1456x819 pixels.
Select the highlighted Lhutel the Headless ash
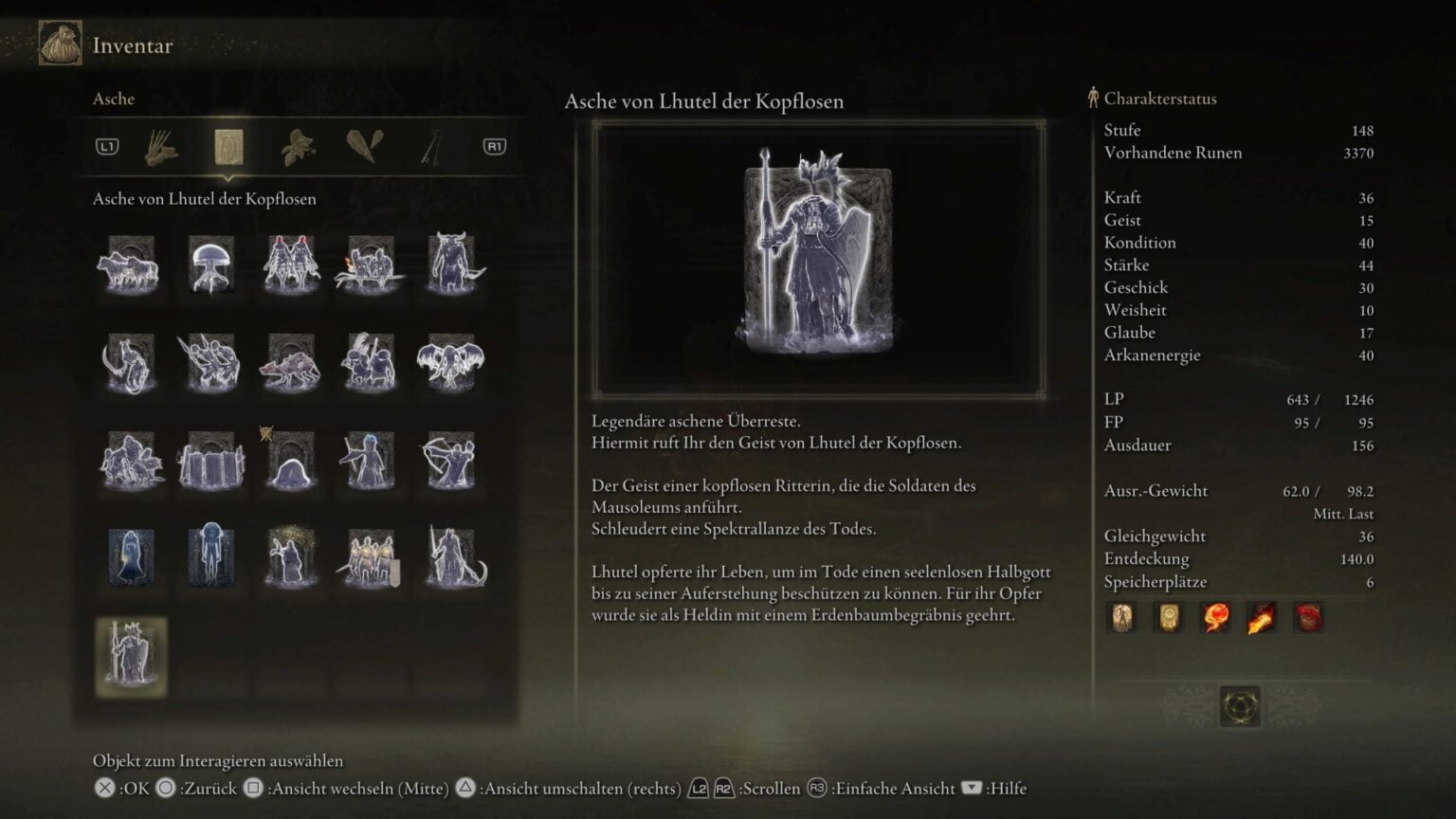[131, 657]
